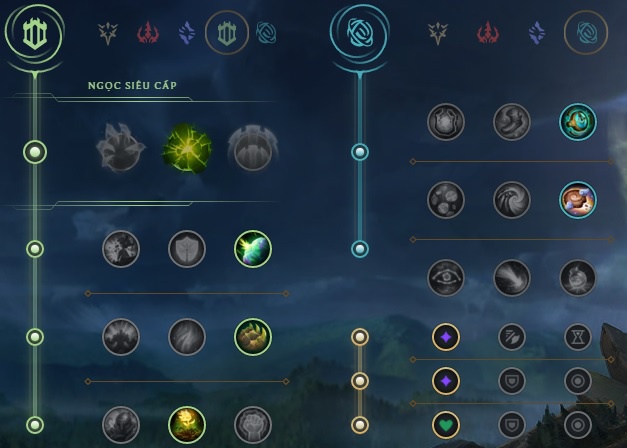The width and height of the screenshot is (627, 448).
Task: Choose the green Aftershock keystone rune
Action: (187, 149)
